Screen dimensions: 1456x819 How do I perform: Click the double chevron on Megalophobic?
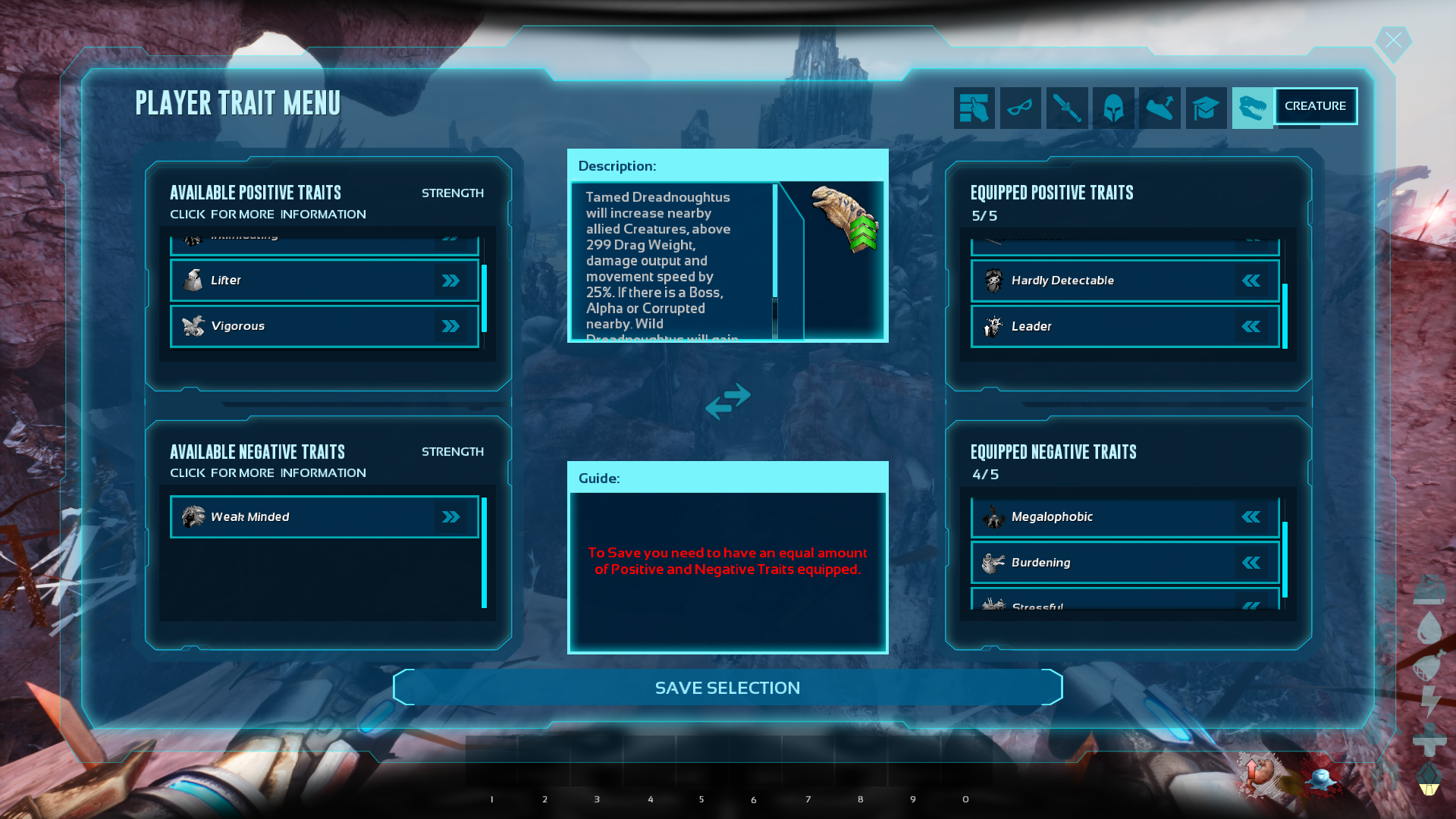(1250, 516)
